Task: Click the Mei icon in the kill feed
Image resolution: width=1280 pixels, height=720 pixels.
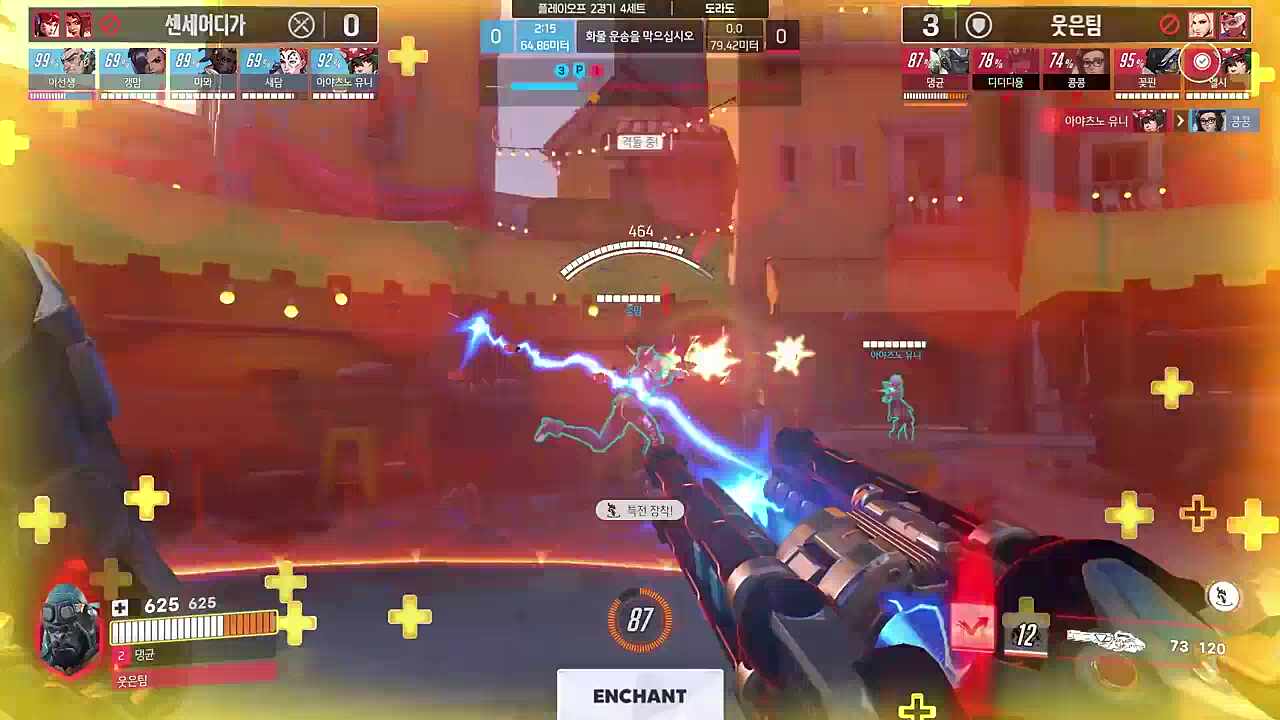Action: [x=1213, y=121]
